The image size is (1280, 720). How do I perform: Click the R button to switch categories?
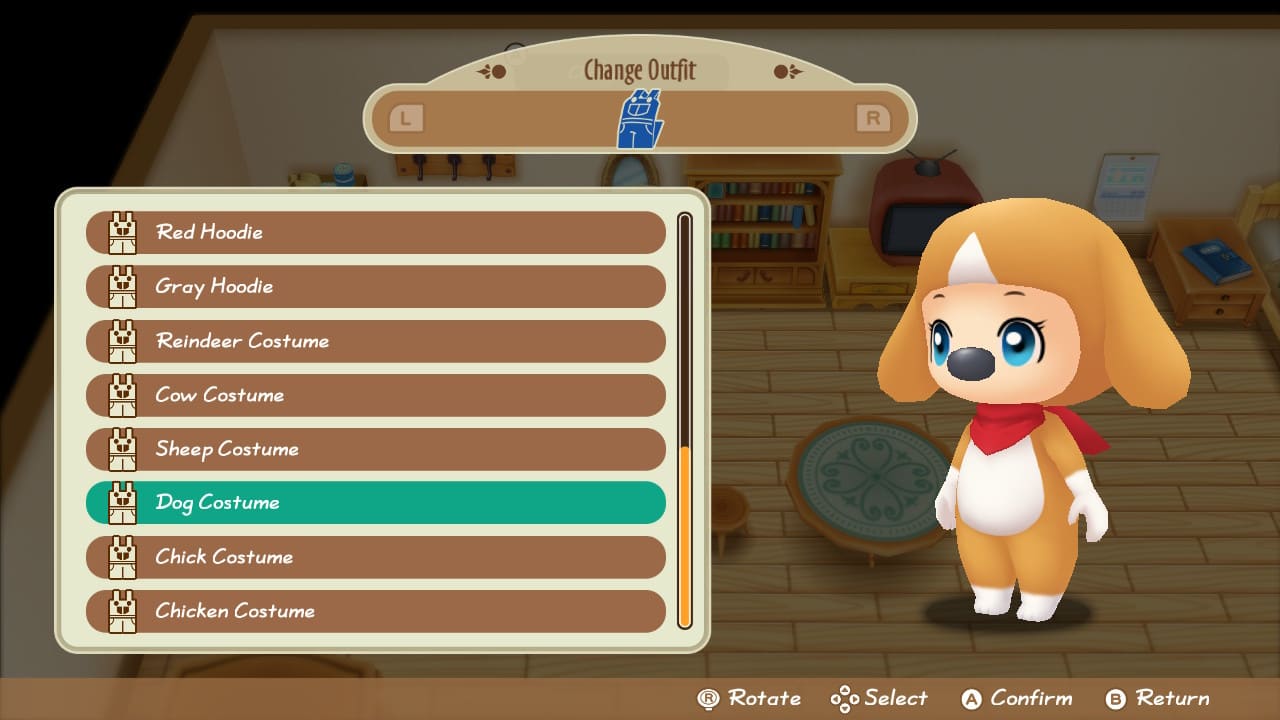pyautogui.click(x=872, y=117)
